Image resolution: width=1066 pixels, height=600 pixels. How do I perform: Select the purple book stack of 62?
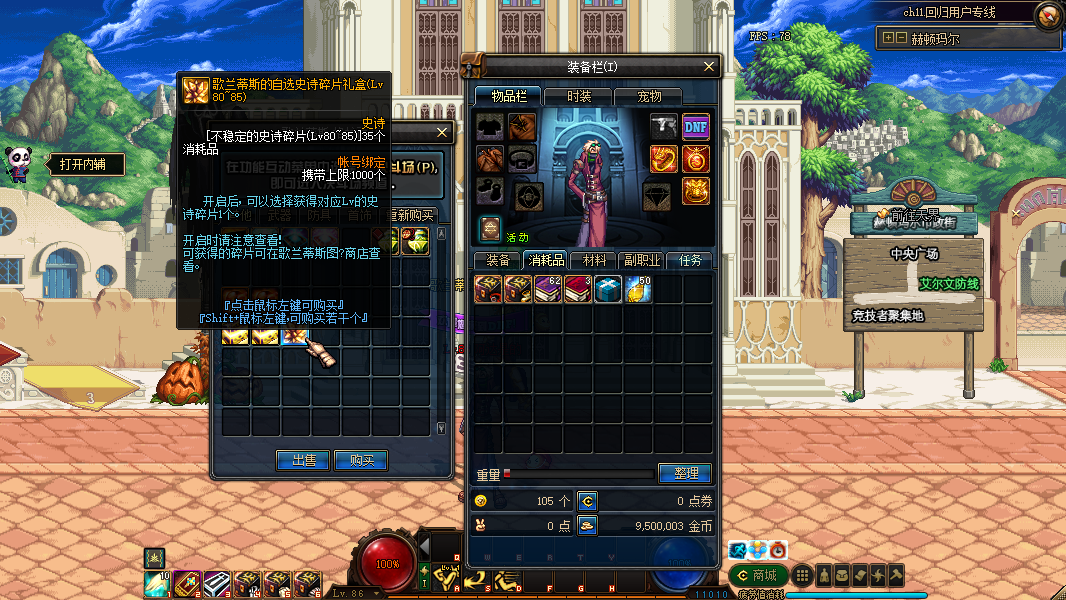click(x=548, y=290)
